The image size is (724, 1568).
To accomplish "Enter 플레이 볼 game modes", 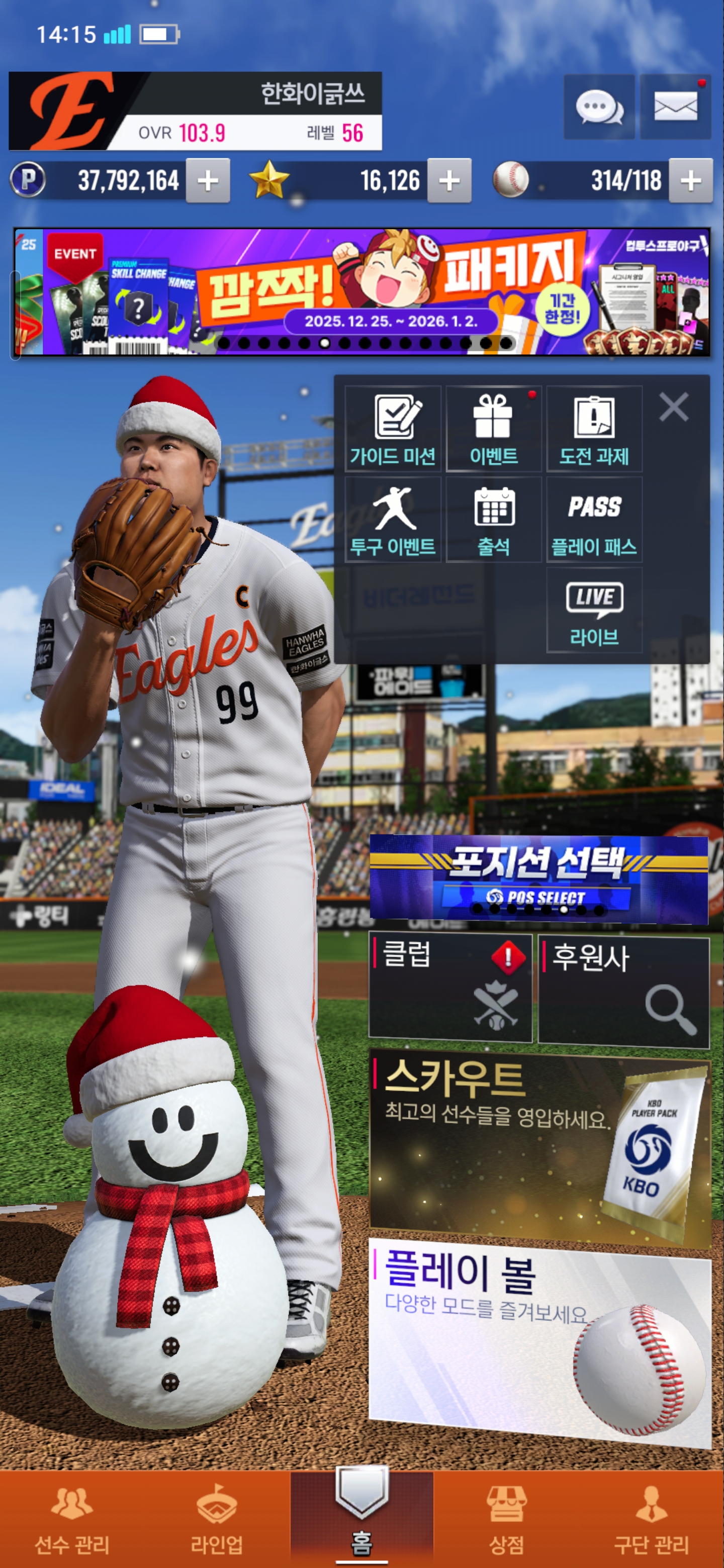I will click(x=539, y=1339).
